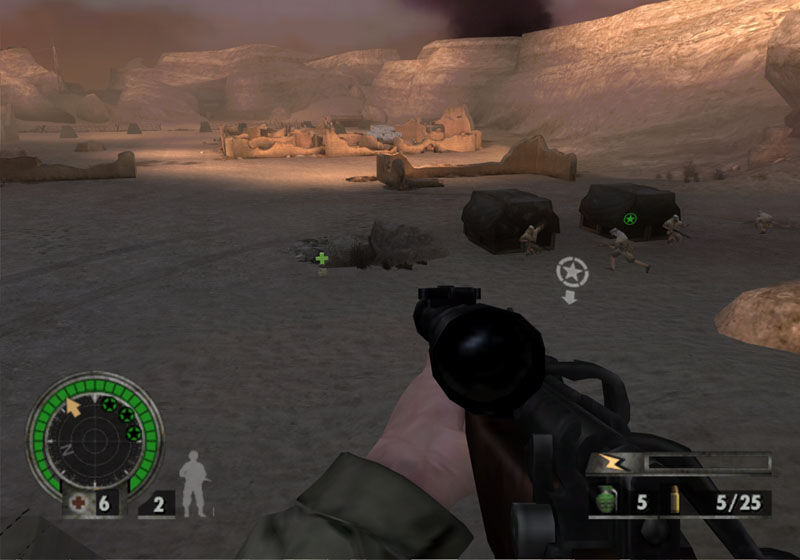The image size is (800, 560).
Task: Click the green cross health marker
Action: [x=322, y=259]
